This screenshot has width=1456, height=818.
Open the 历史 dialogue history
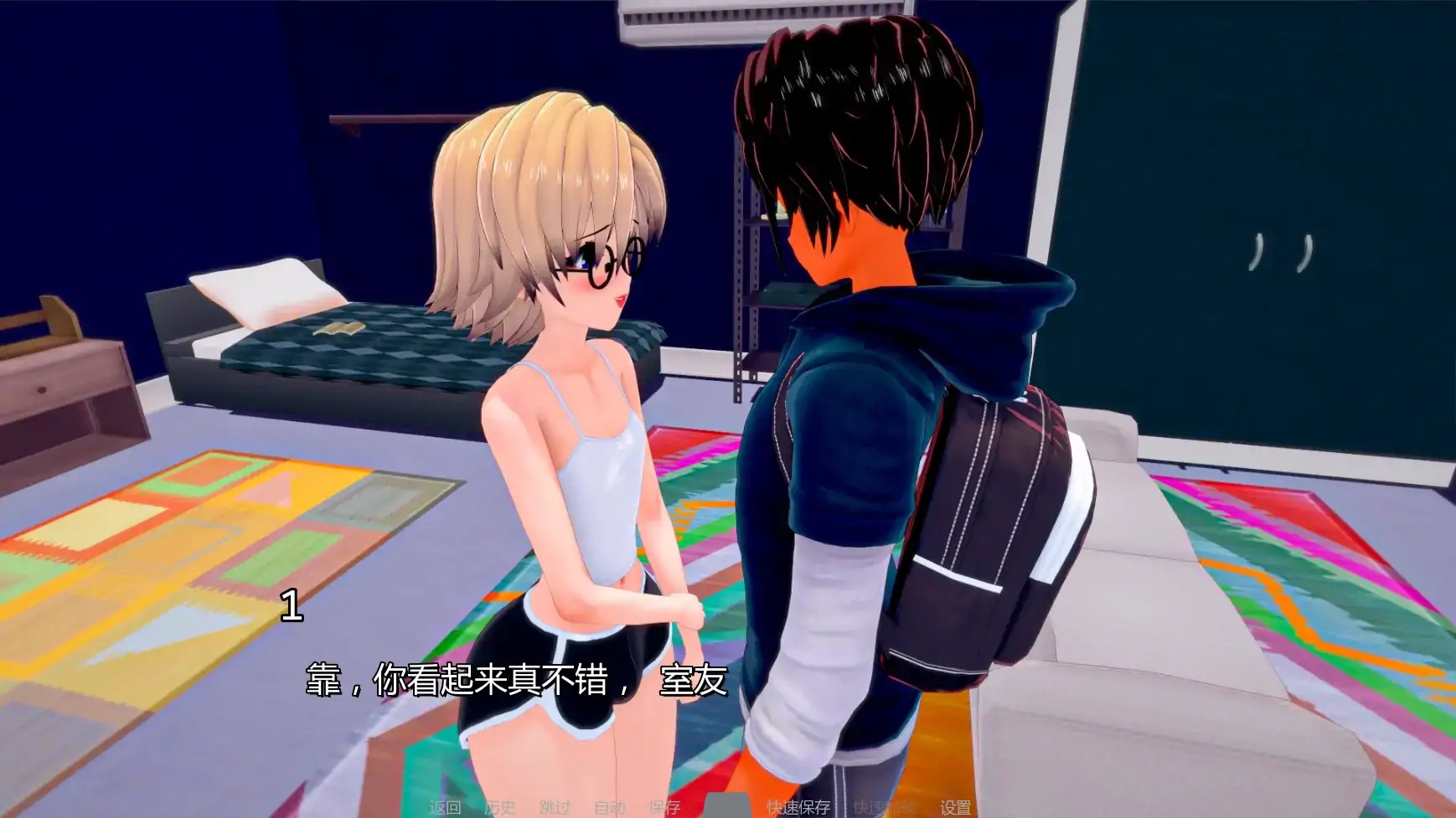[x=500, y=806]
